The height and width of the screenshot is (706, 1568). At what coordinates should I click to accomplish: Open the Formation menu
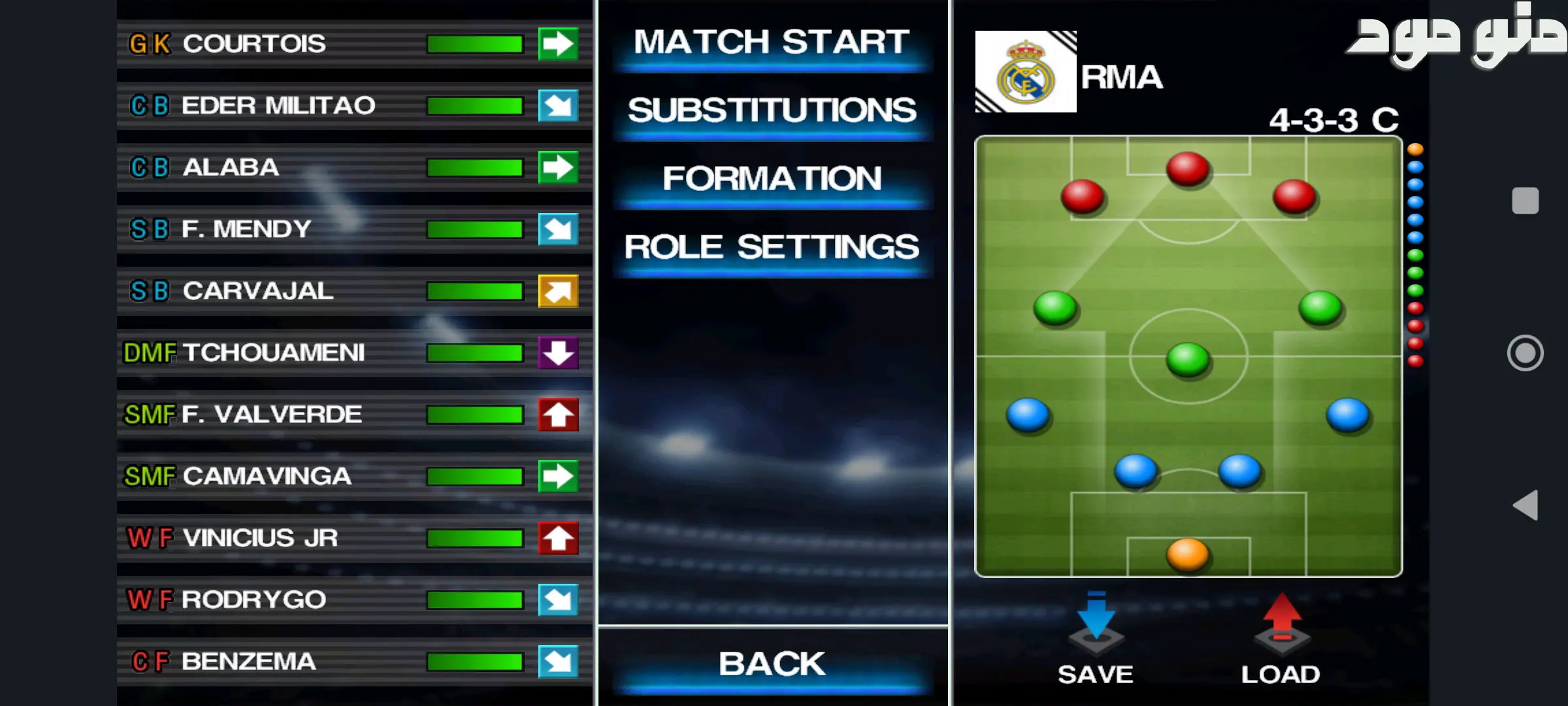(772, 179)
